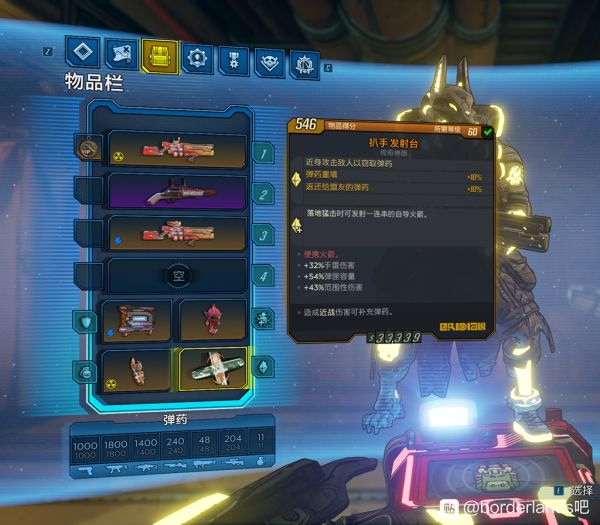This screenshot has height=525, width=600.
Task: Select the equipped grenade mod slot
Action: pyautogui.click(x=137, y=369)
